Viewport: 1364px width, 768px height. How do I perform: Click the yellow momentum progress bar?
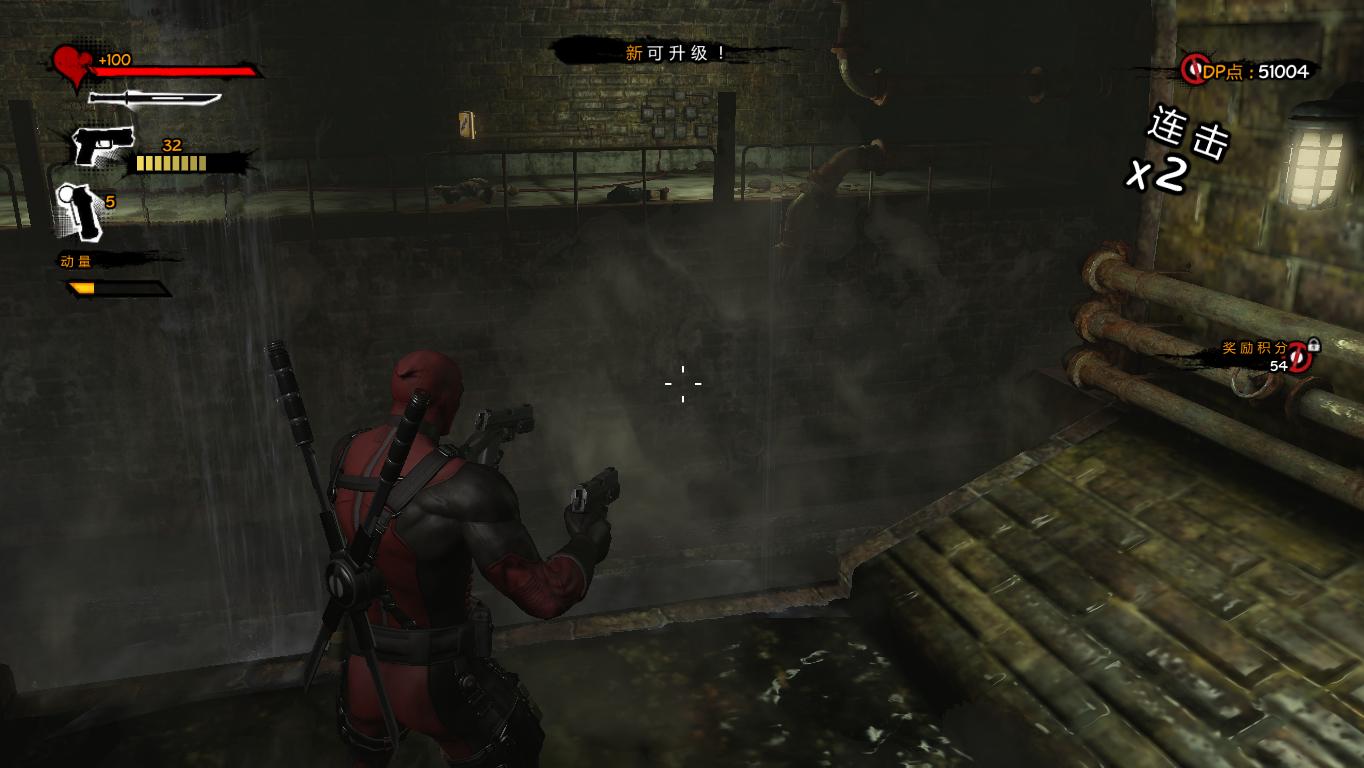(x=80, y=285)
